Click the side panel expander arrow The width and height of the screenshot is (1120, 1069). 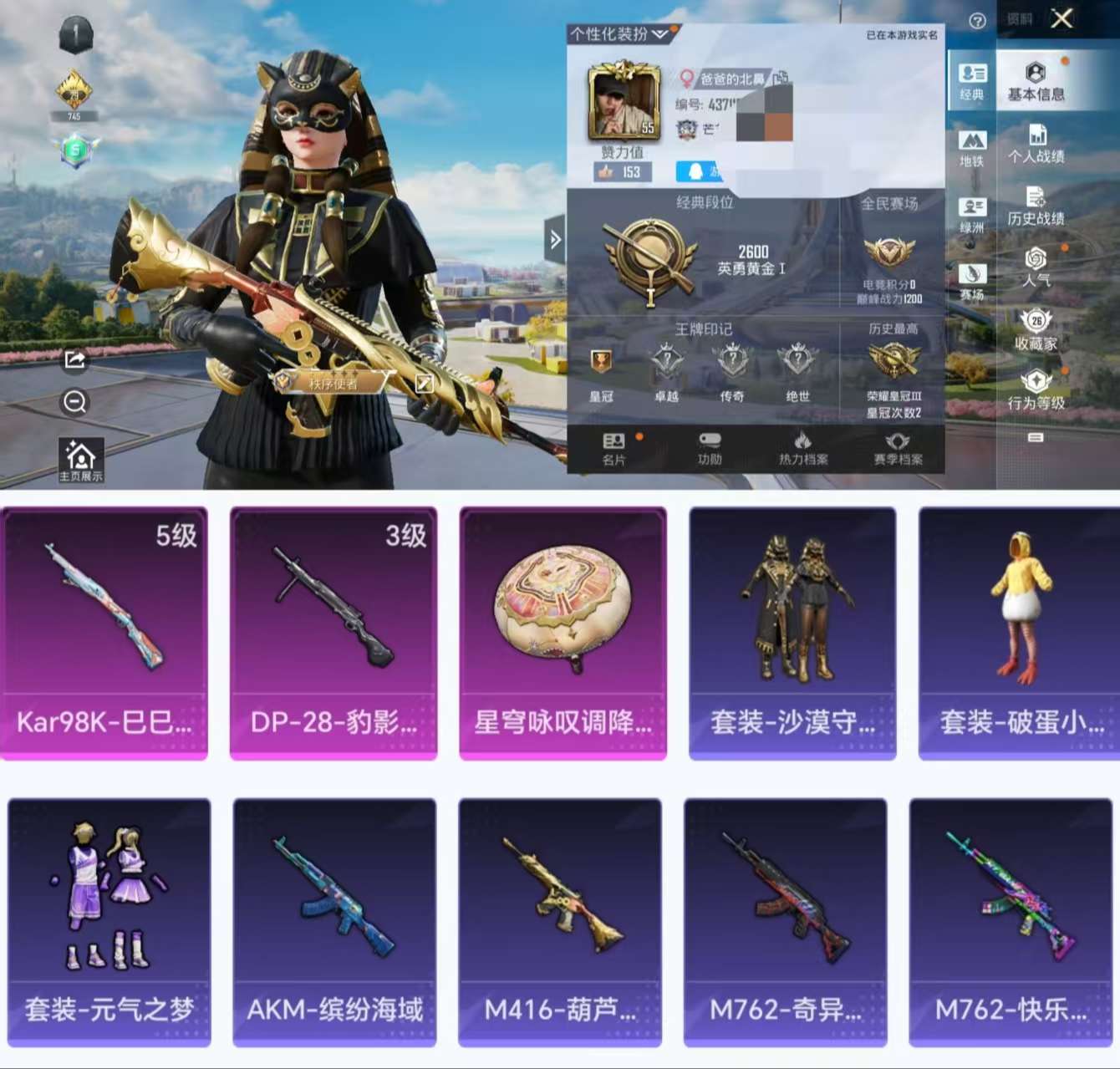pos(554,237)
